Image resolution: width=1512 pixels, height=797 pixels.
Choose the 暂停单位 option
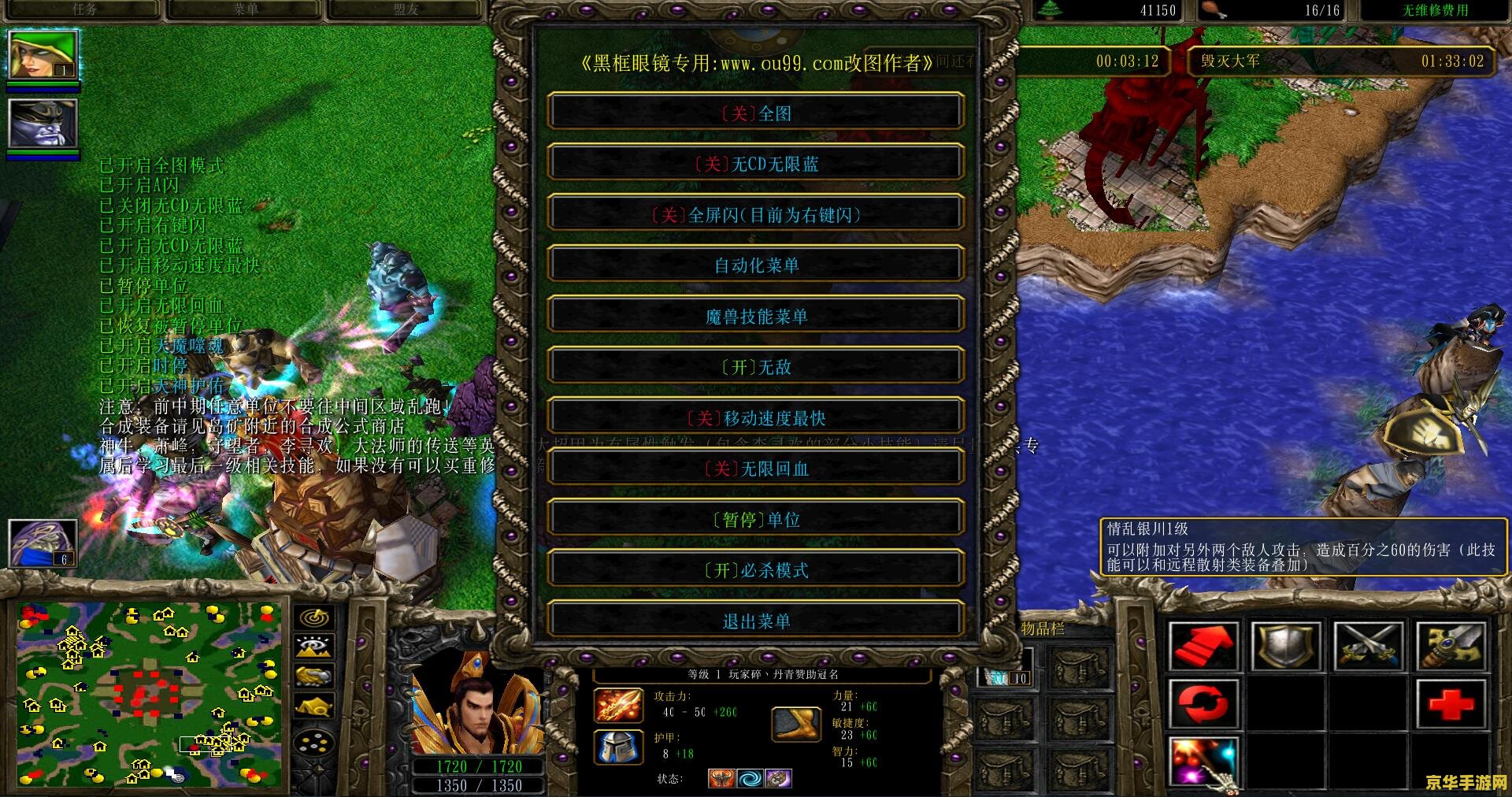pos(756,520)
